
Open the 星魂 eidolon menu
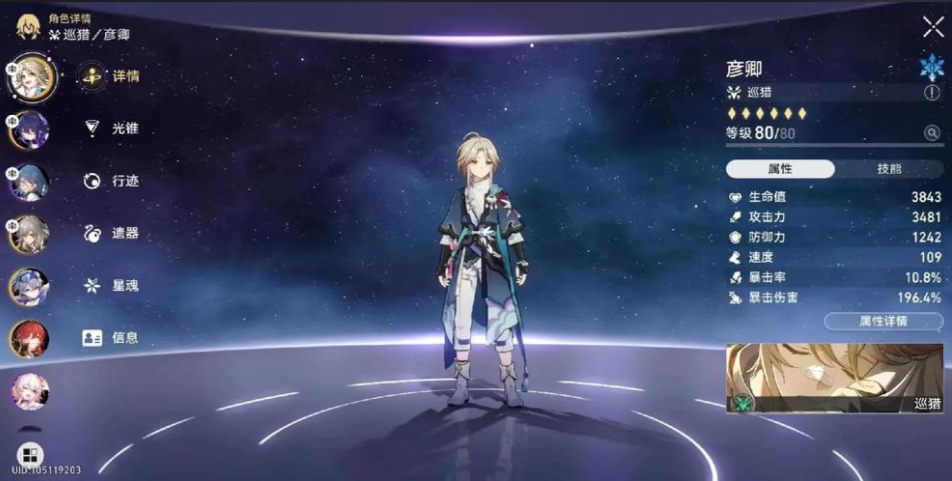click(x=110, y=286)
